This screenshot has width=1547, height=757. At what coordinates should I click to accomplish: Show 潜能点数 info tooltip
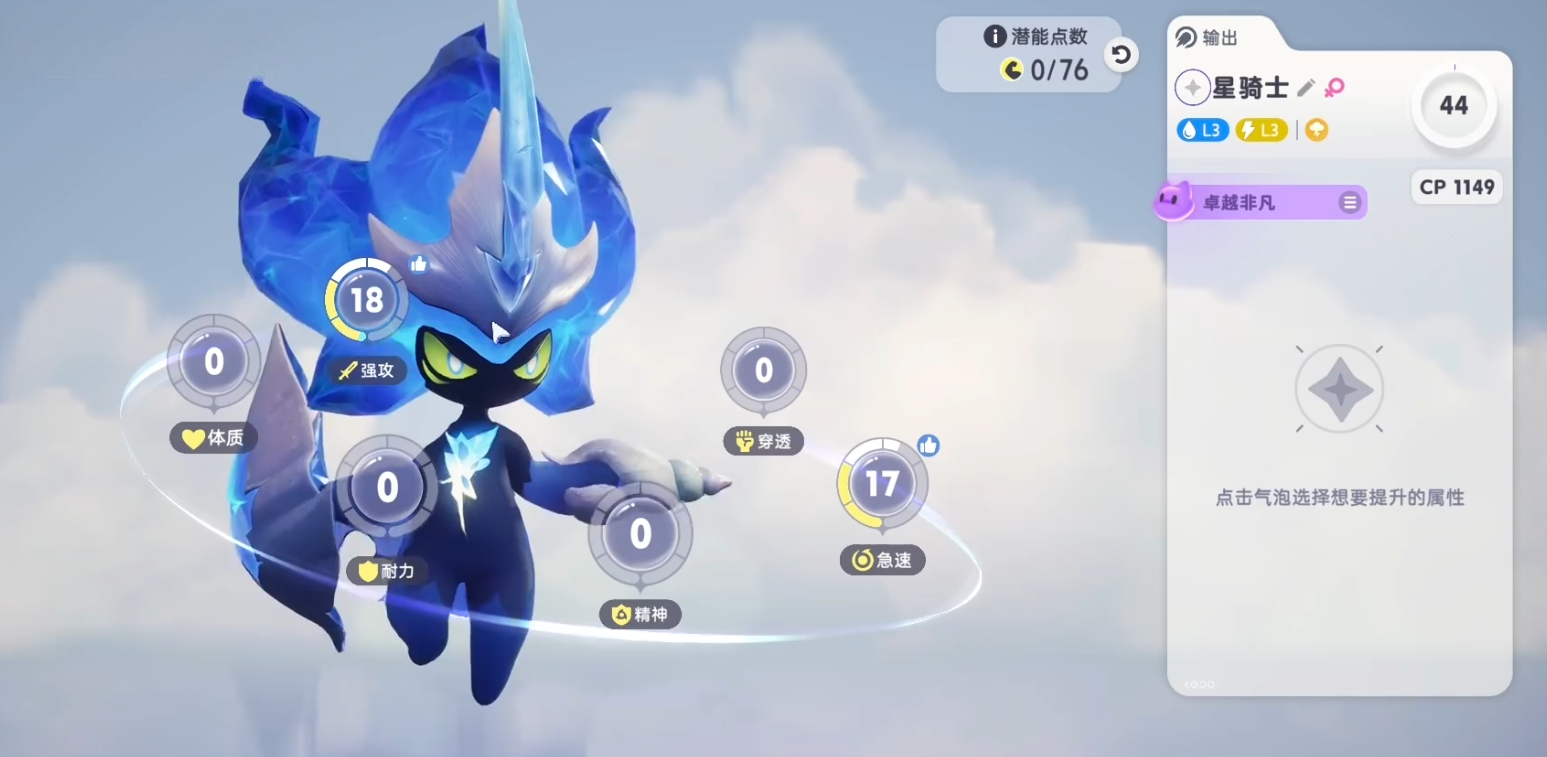pyautogui.click(x=994, y=37)
